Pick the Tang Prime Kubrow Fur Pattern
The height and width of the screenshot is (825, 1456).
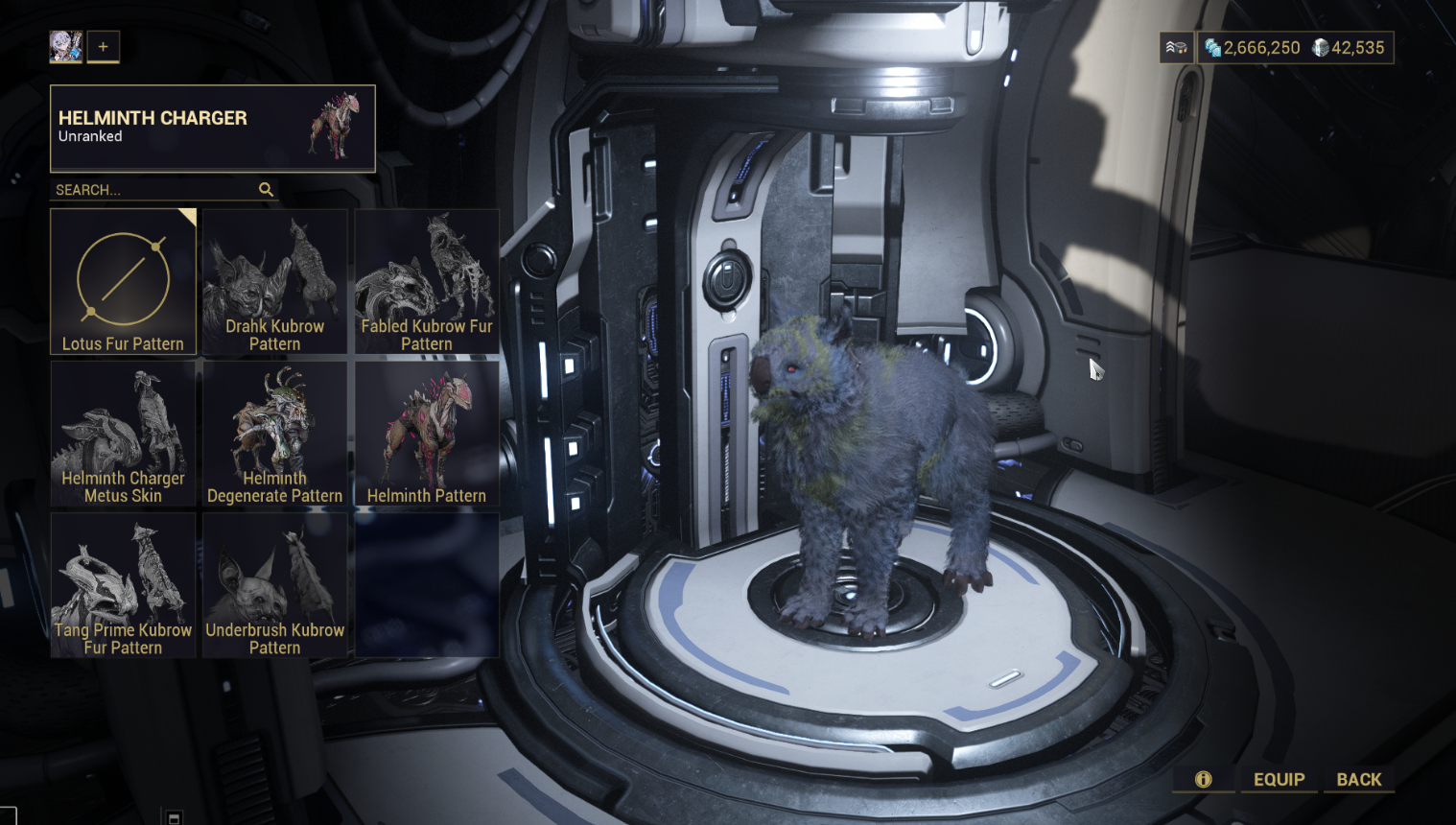coord(123,585)
